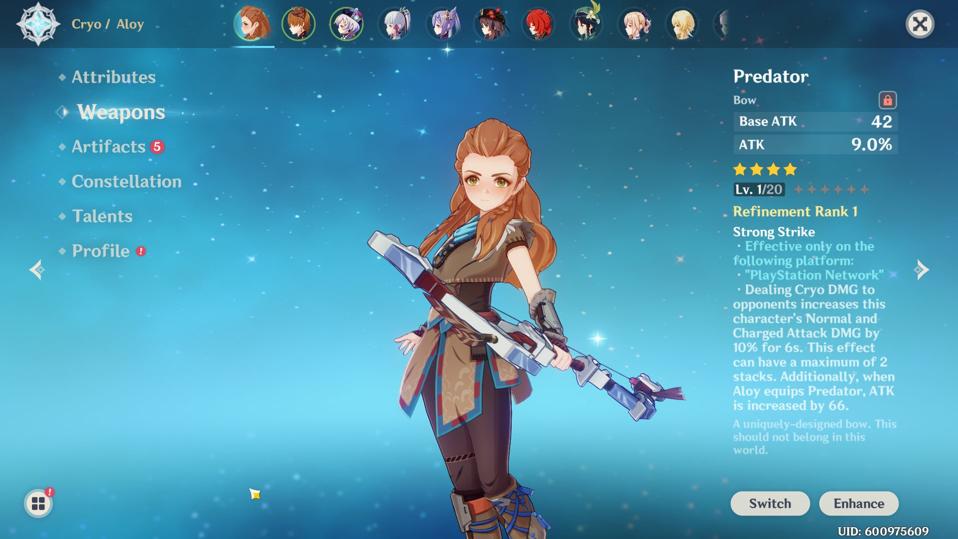Select the Hu Tao portrait with the dark hat
Viewport: 958px width, 539px height.
tap(491, 23)
